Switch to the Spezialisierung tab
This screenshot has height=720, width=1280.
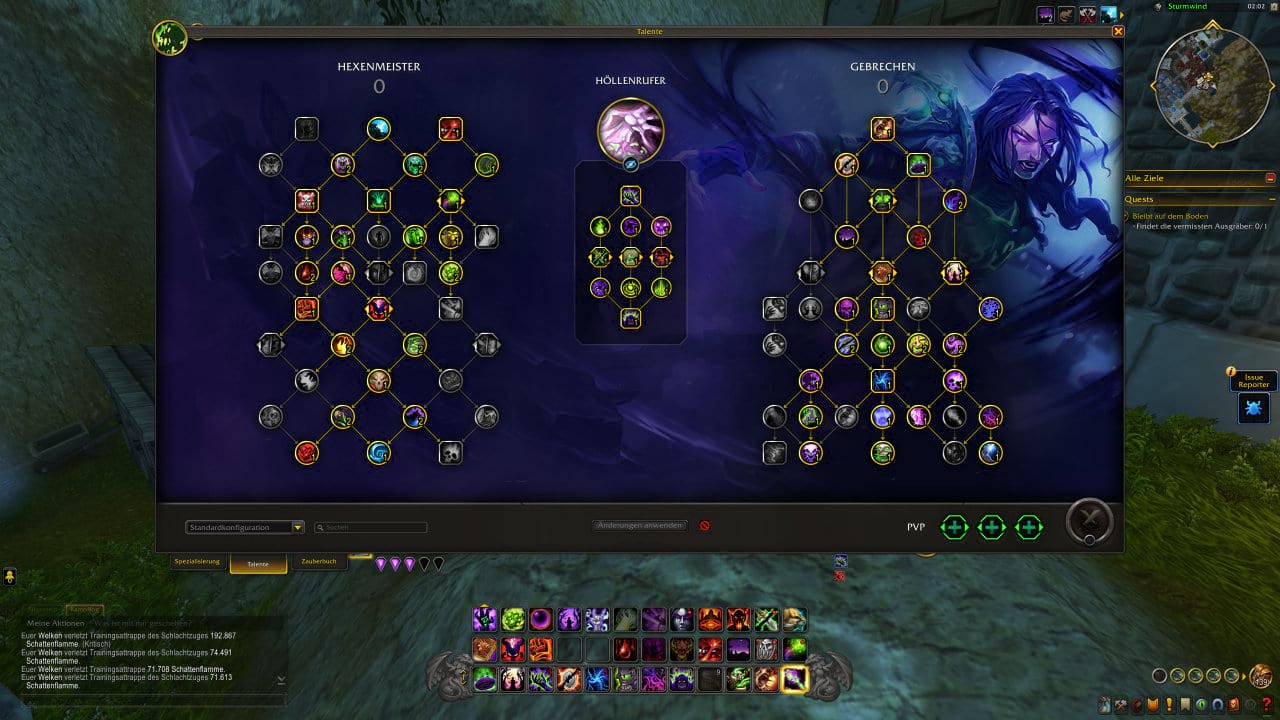coord(197,562)
